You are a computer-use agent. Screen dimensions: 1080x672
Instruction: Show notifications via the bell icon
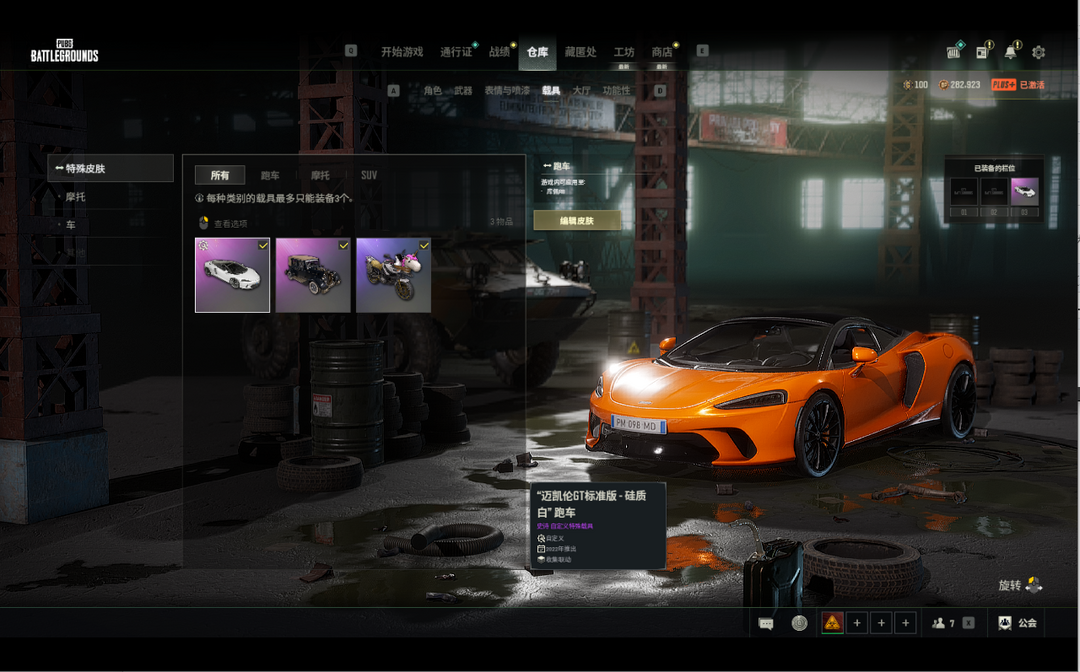[1011, 52]
